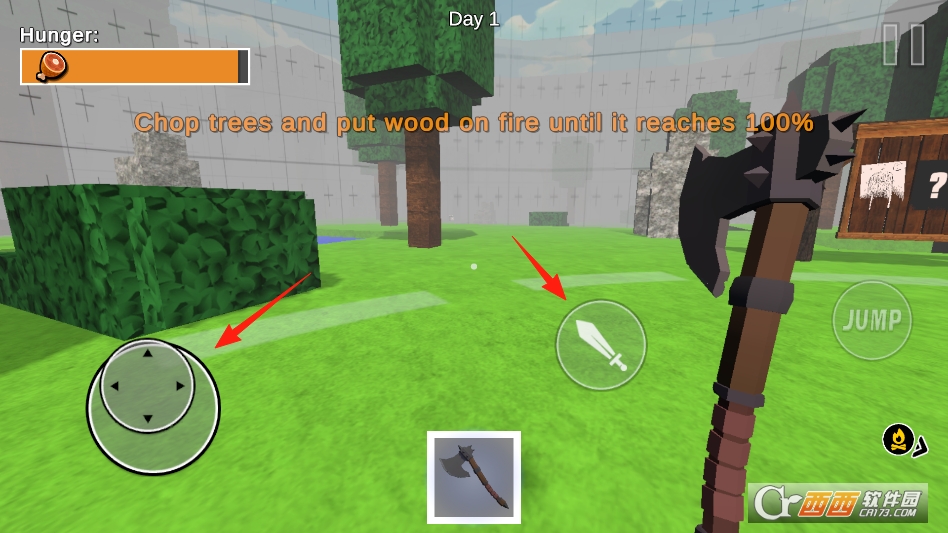
Task: Pause the game
Action: pyautogui.click(x=904, y=45)
